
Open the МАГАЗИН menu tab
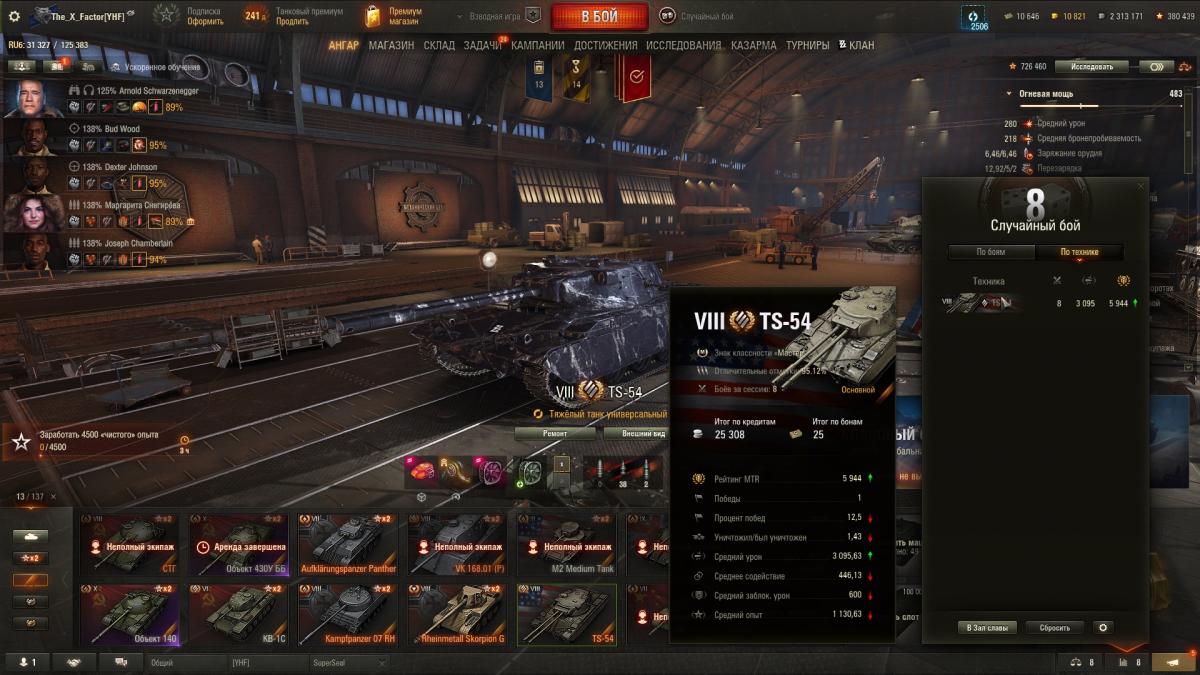point(390,45)
